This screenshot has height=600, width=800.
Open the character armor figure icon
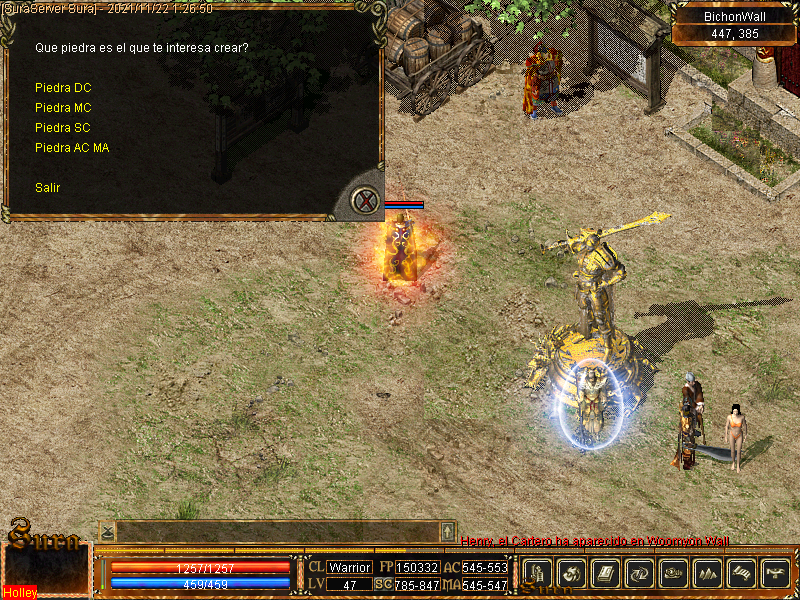[538, 573]
